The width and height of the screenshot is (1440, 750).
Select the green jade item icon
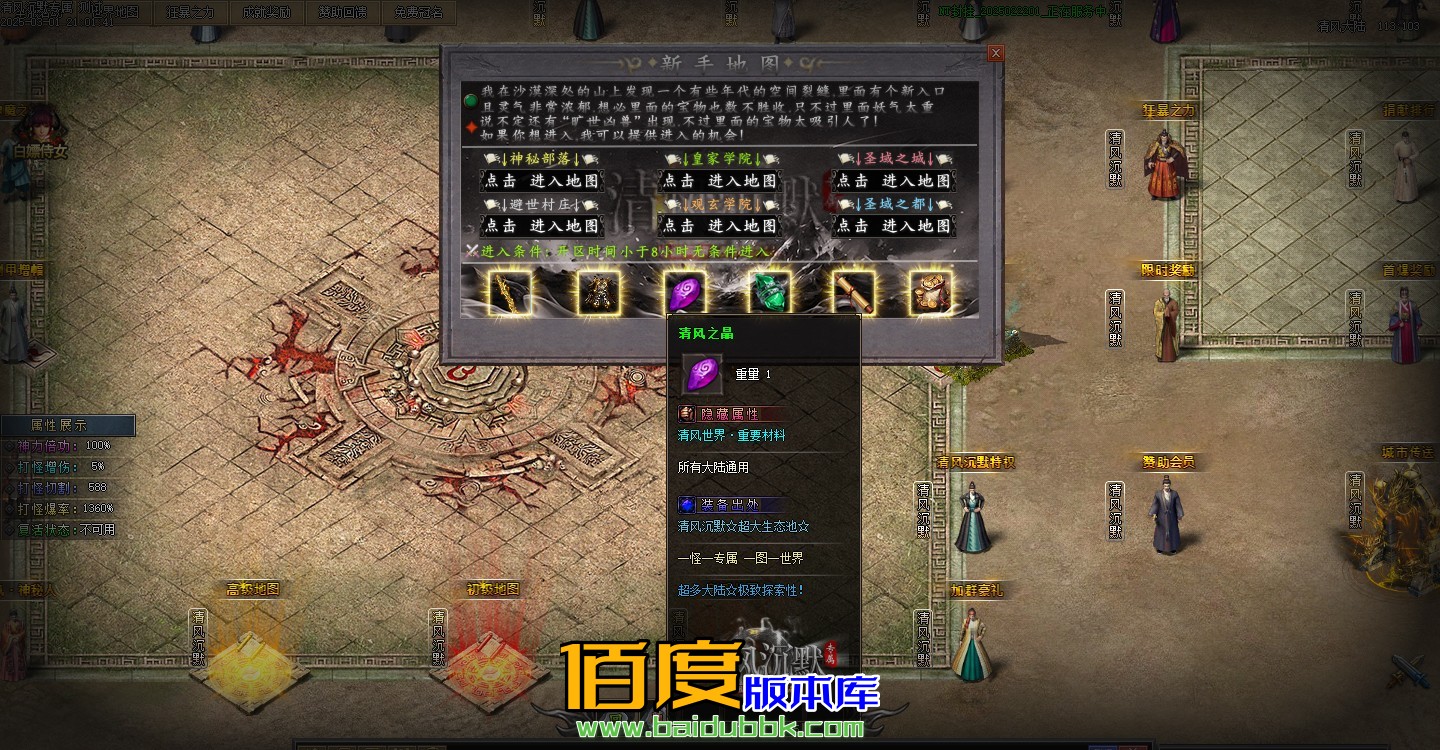click(x=771, y=292)
